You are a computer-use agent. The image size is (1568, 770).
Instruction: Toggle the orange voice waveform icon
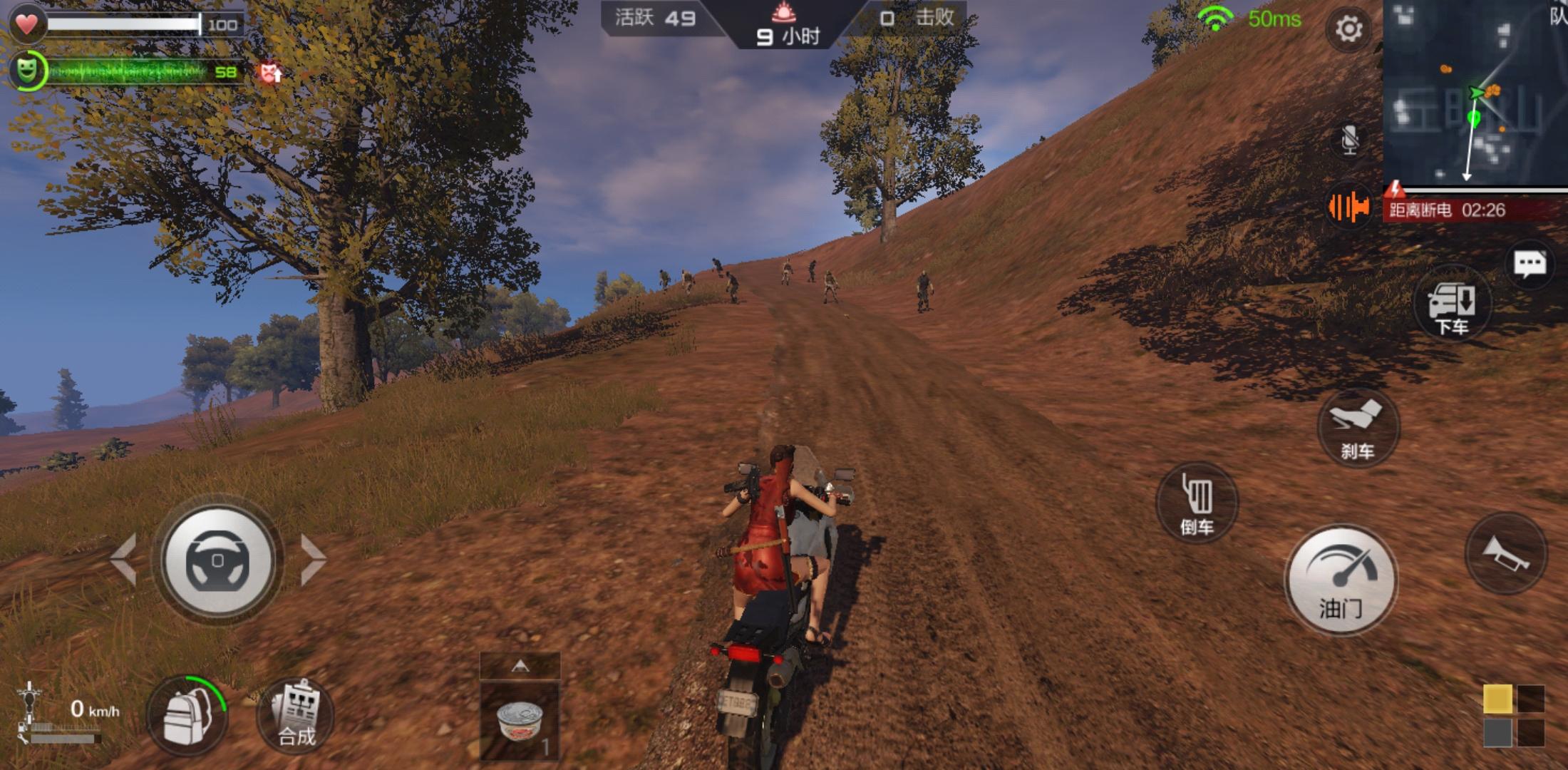[x=1348, y=207]
